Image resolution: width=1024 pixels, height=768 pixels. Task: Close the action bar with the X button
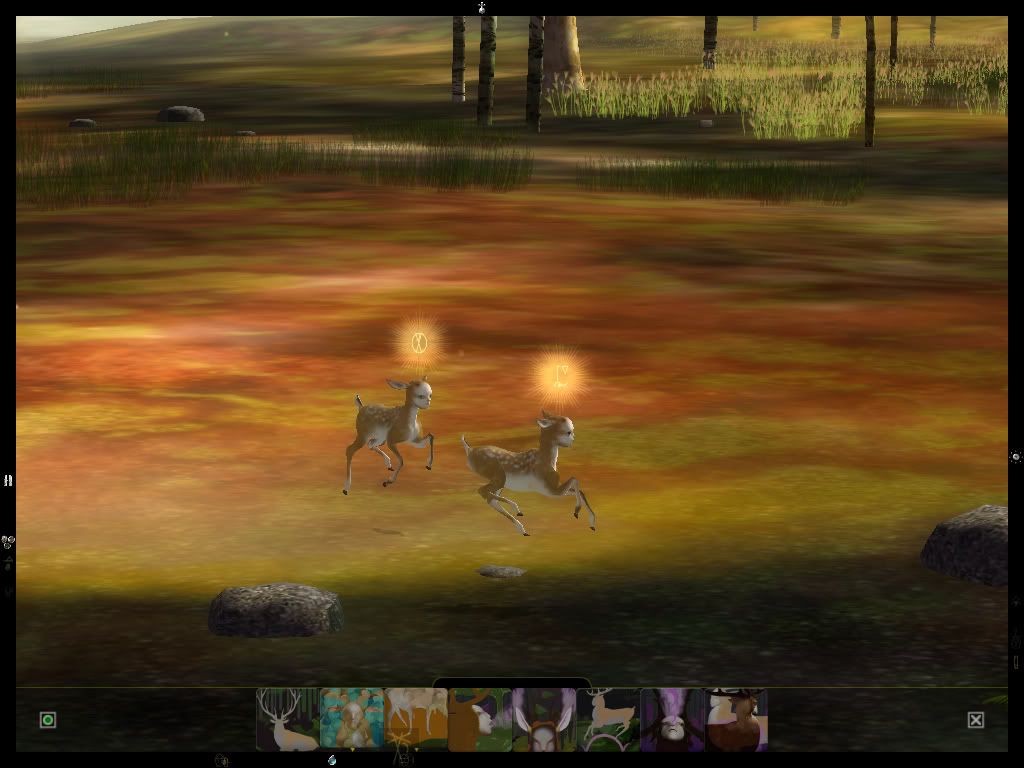coord(976,720)
